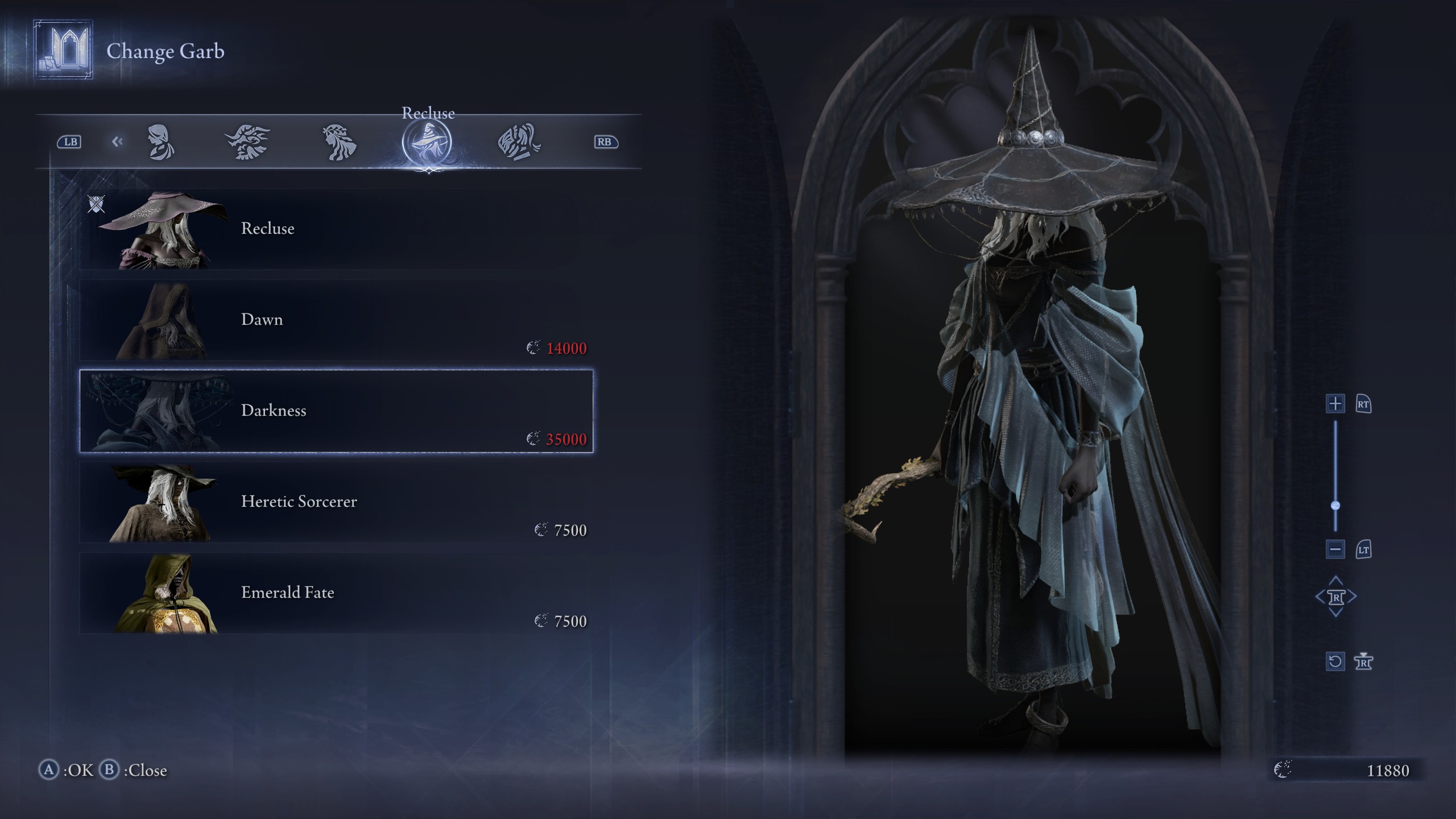Zoom in on the character model
The width and height of the screenshot is (1456, 819).
(1335, 404)
